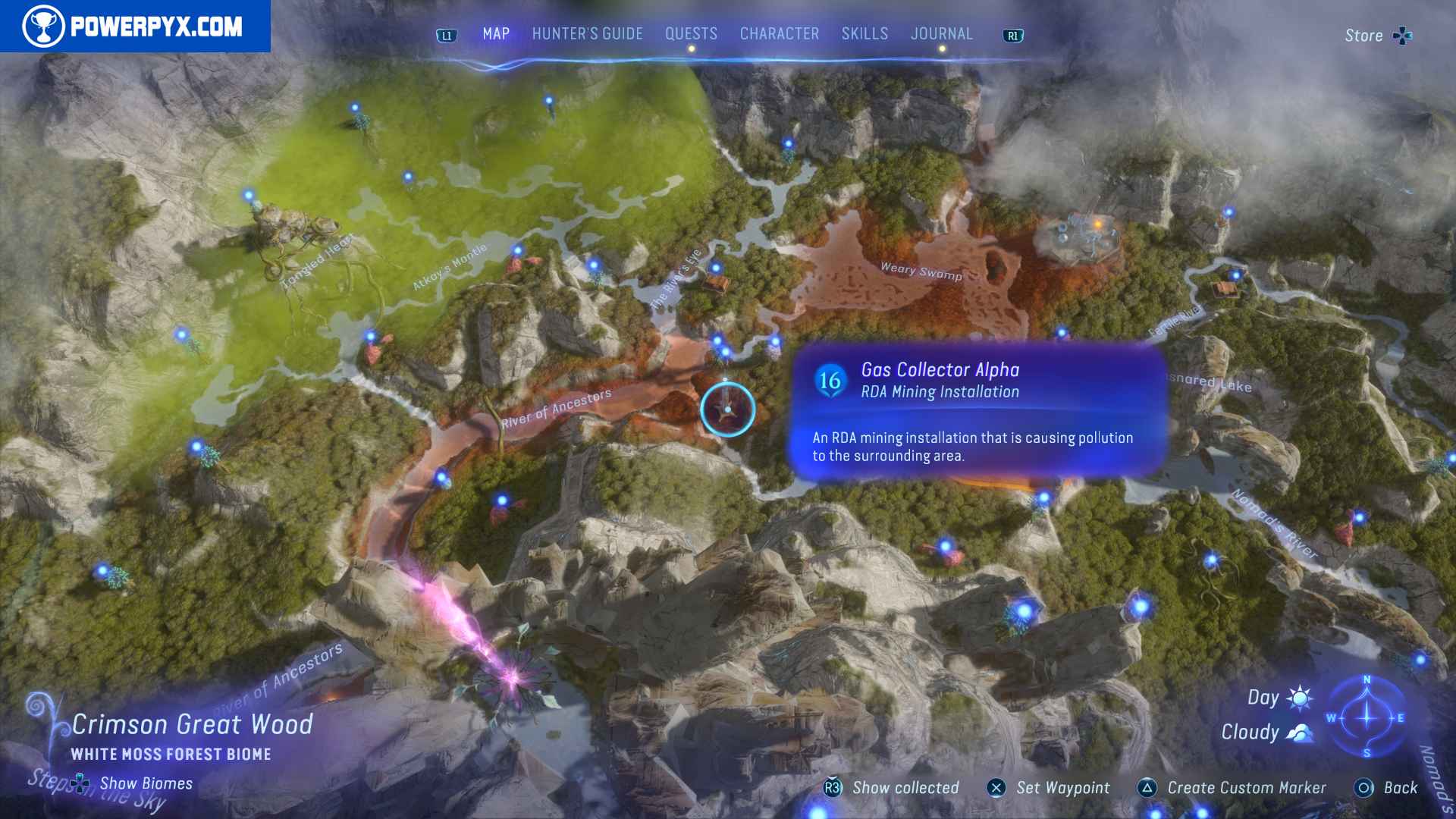Toggle Show collected with R3
Screen dimensions: 1456x819
tap(834, 788)
